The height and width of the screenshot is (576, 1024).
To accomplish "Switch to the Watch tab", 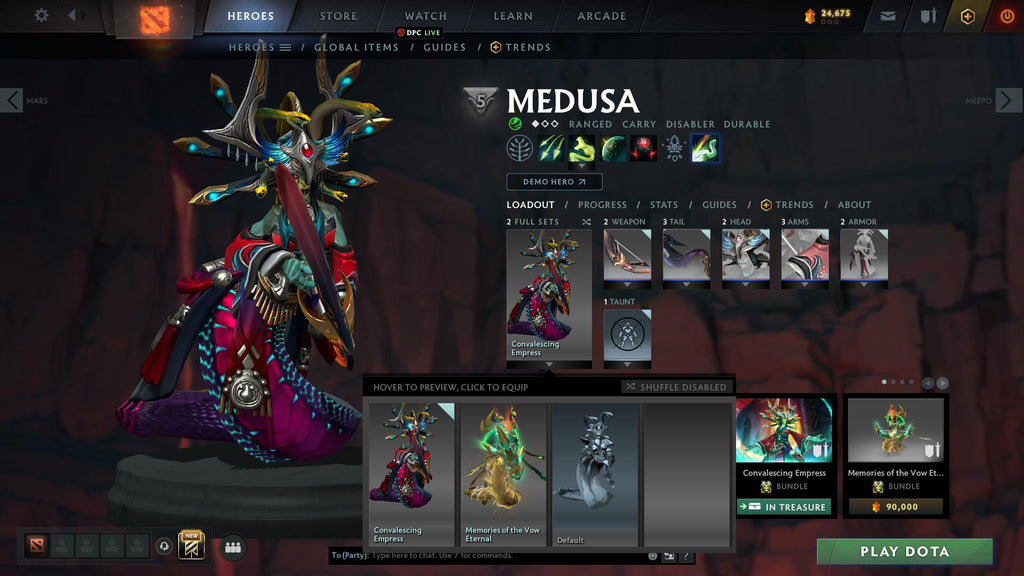I will pyautogui.click(x=425, y=16).
